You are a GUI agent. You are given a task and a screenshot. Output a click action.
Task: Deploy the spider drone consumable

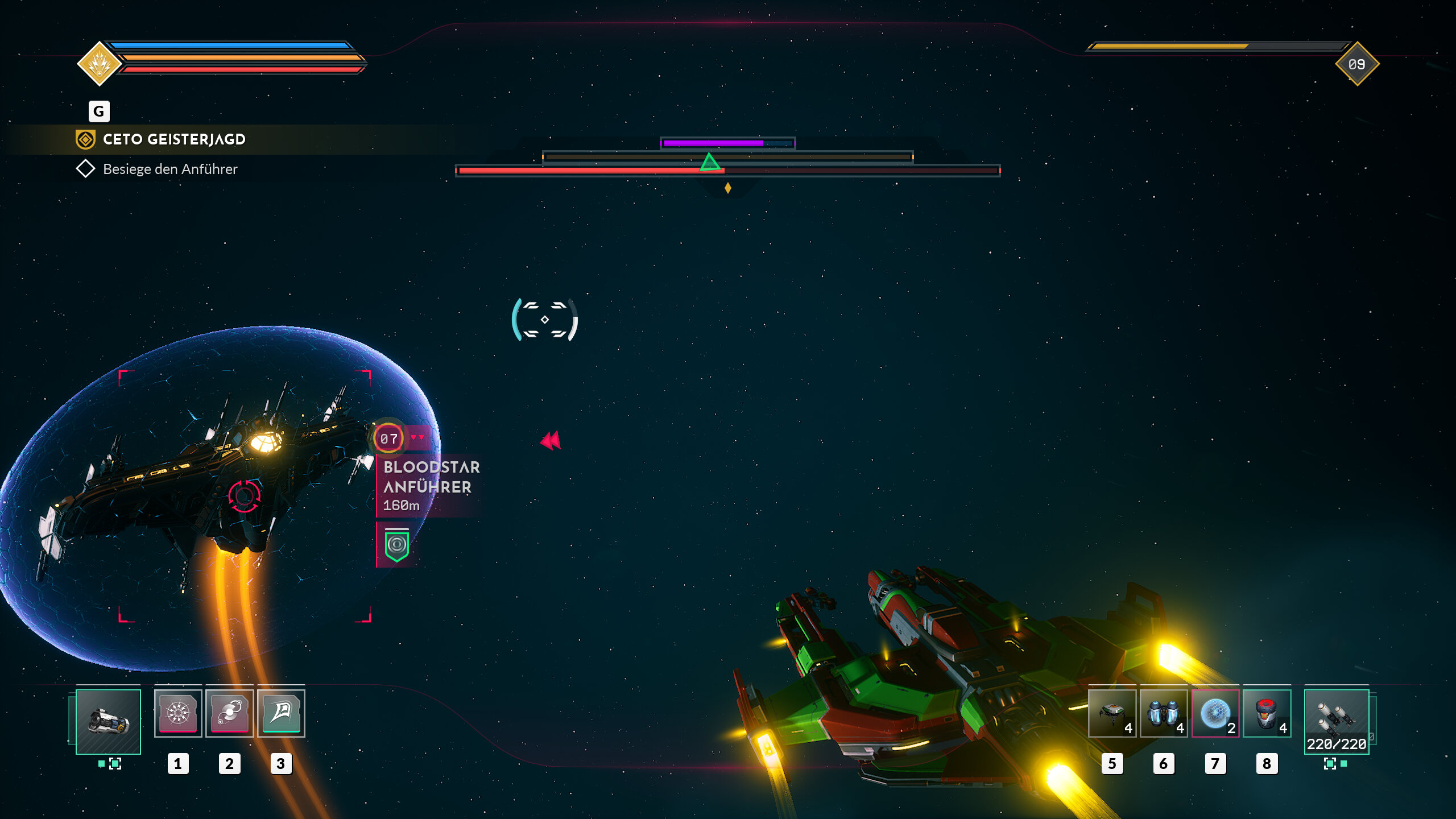1112,713
